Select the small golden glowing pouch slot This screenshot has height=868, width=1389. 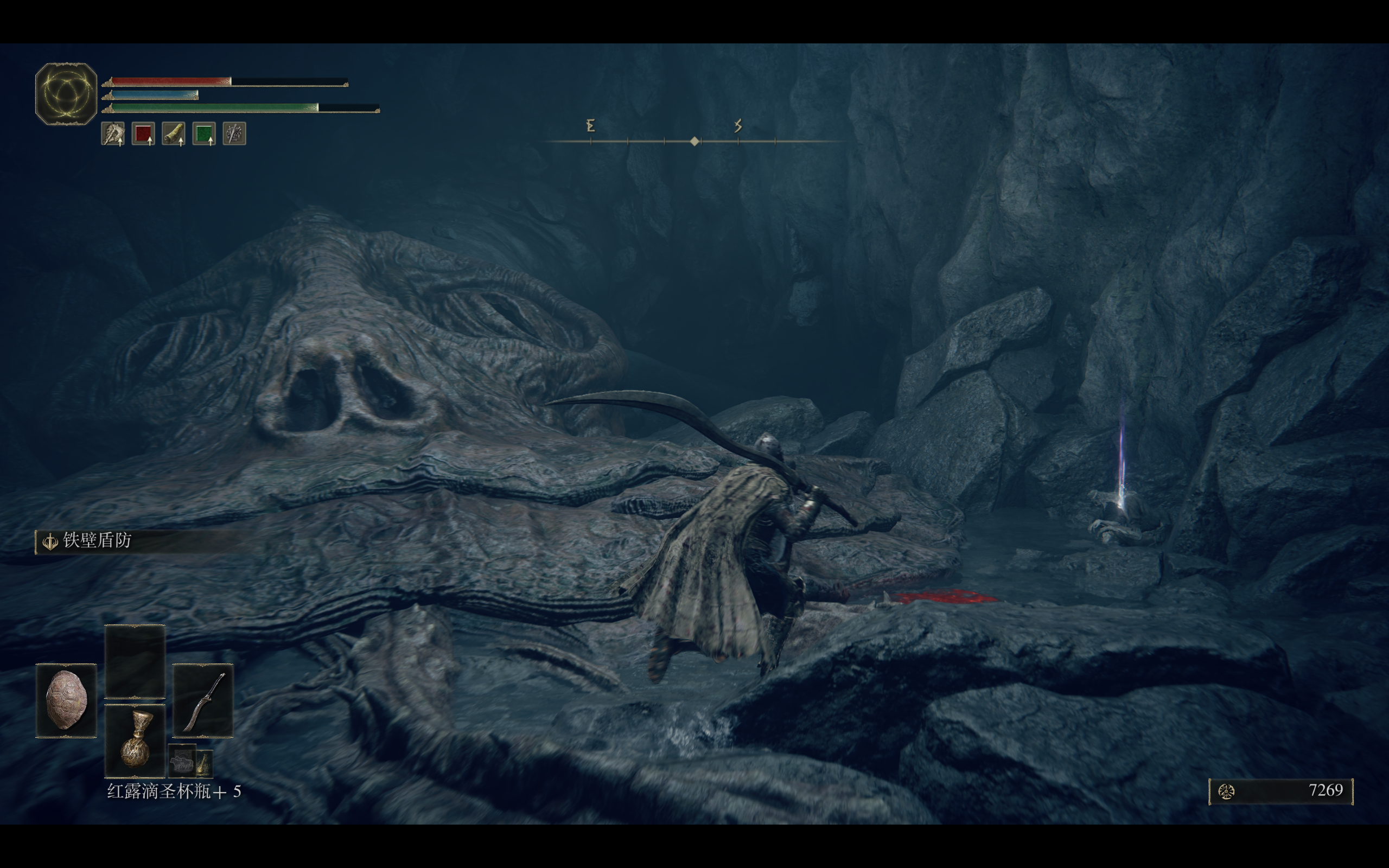(205, 763)
